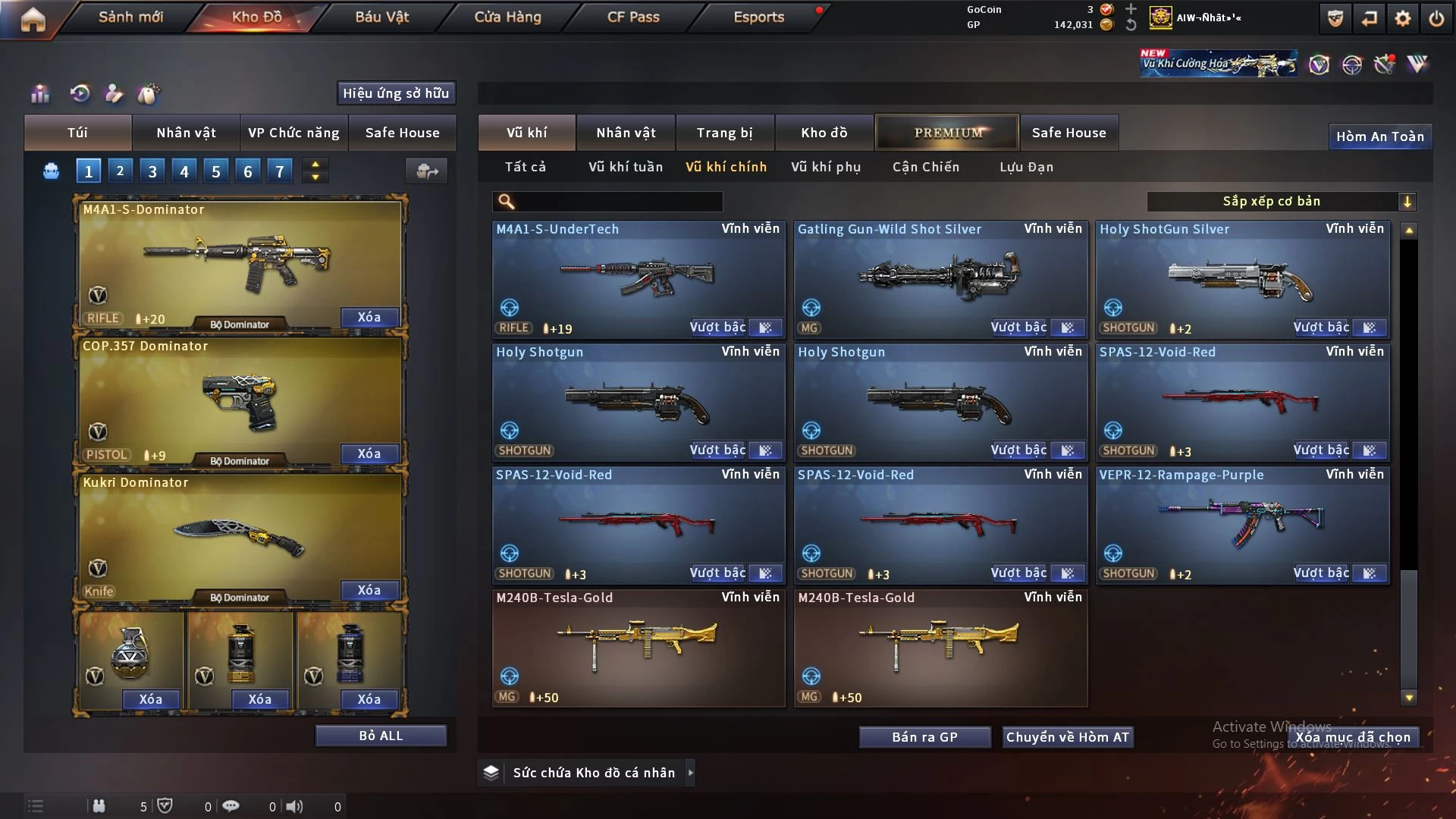
Task: Switch to the Nhân vật bag tab
Action: point(186,133)
